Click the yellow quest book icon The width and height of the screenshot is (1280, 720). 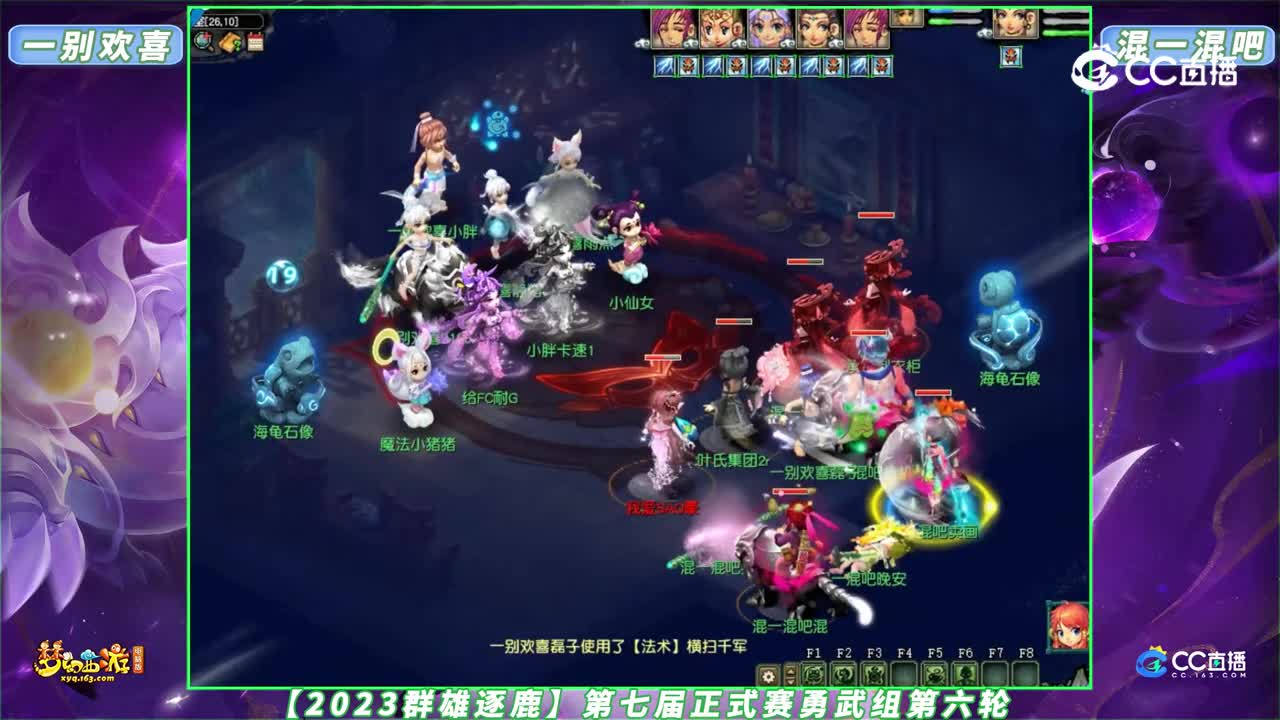click(228, 42)
